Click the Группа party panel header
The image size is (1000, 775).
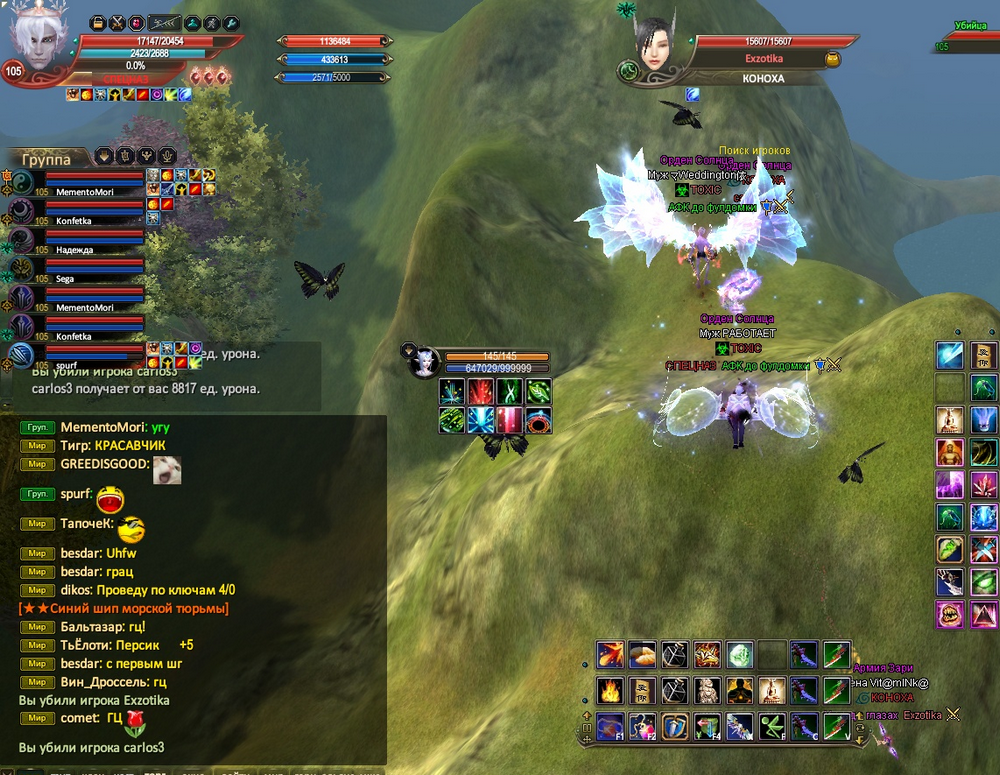click(47, 158)
